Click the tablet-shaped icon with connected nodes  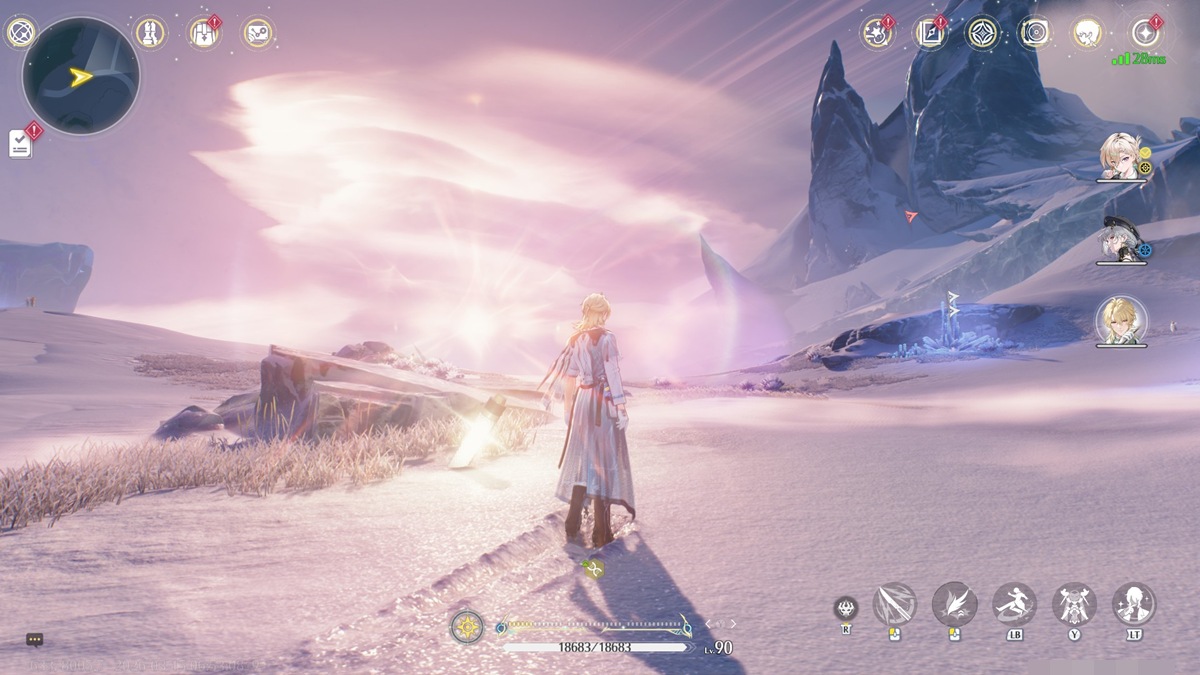[x=258, y=33]
